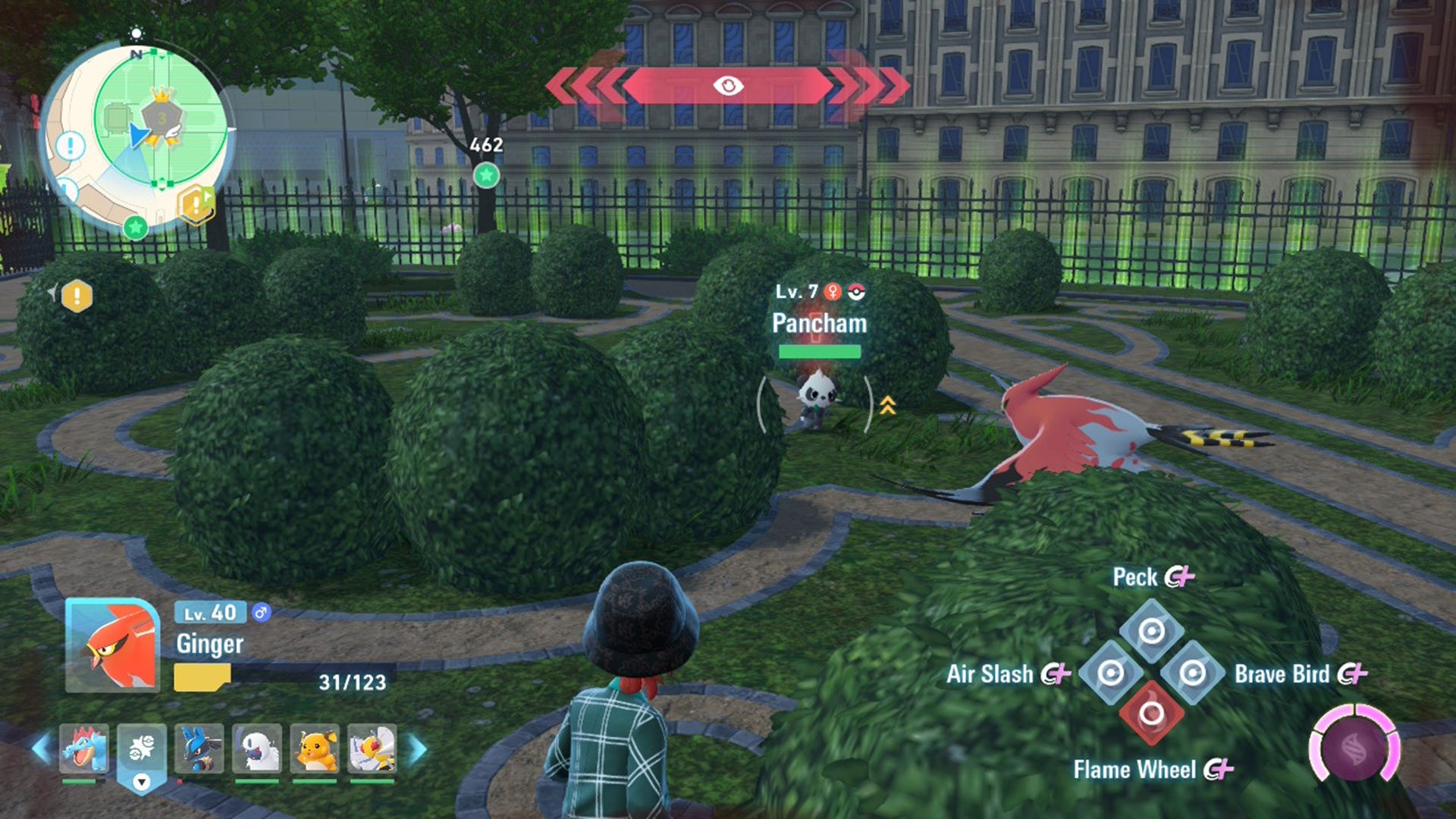1456x819 pixels.
Task: Select the orange hexagon exclamation minimap marker
Action: [196, 203]
